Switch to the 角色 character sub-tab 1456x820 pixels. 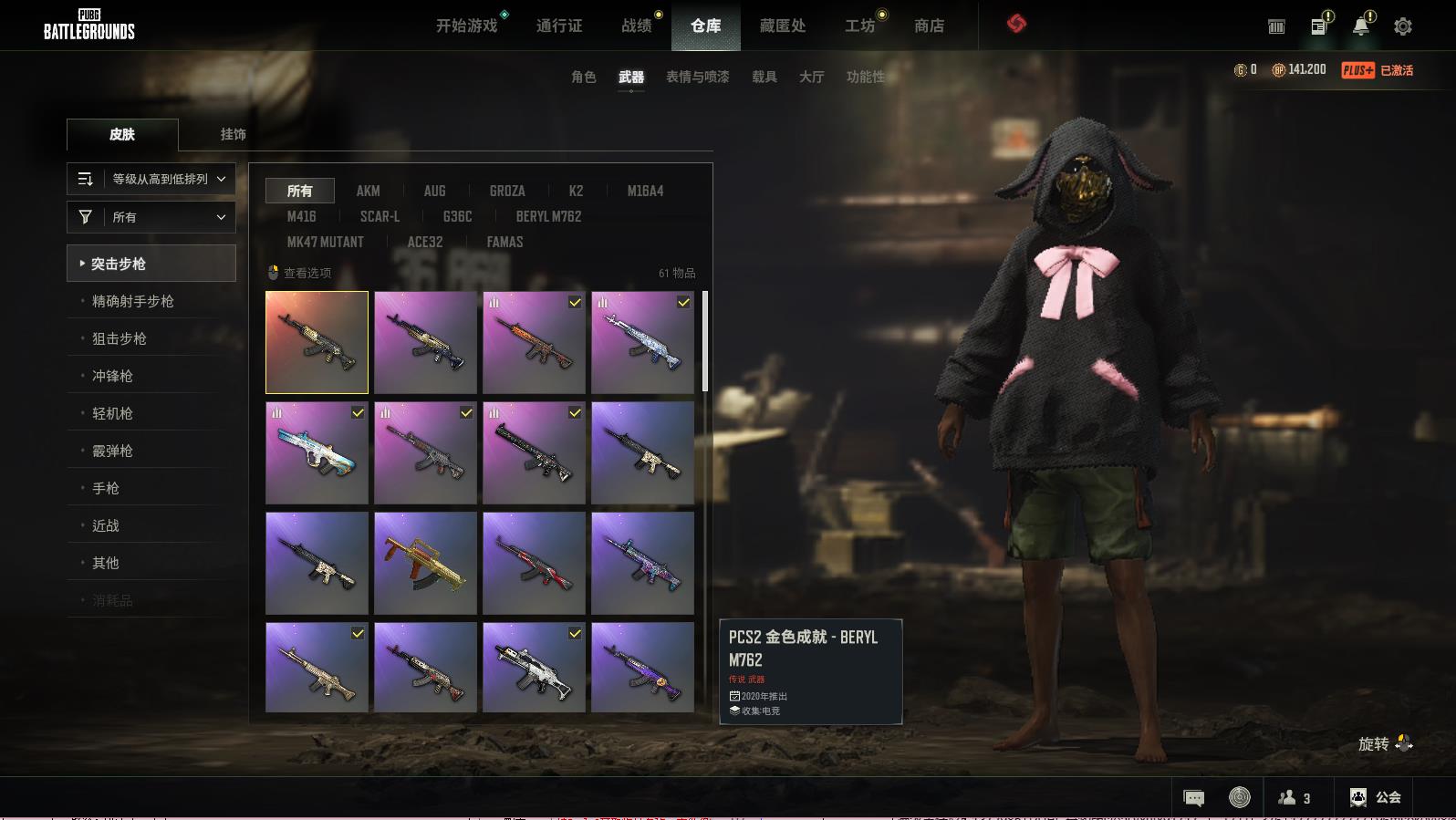pos(583,77)
